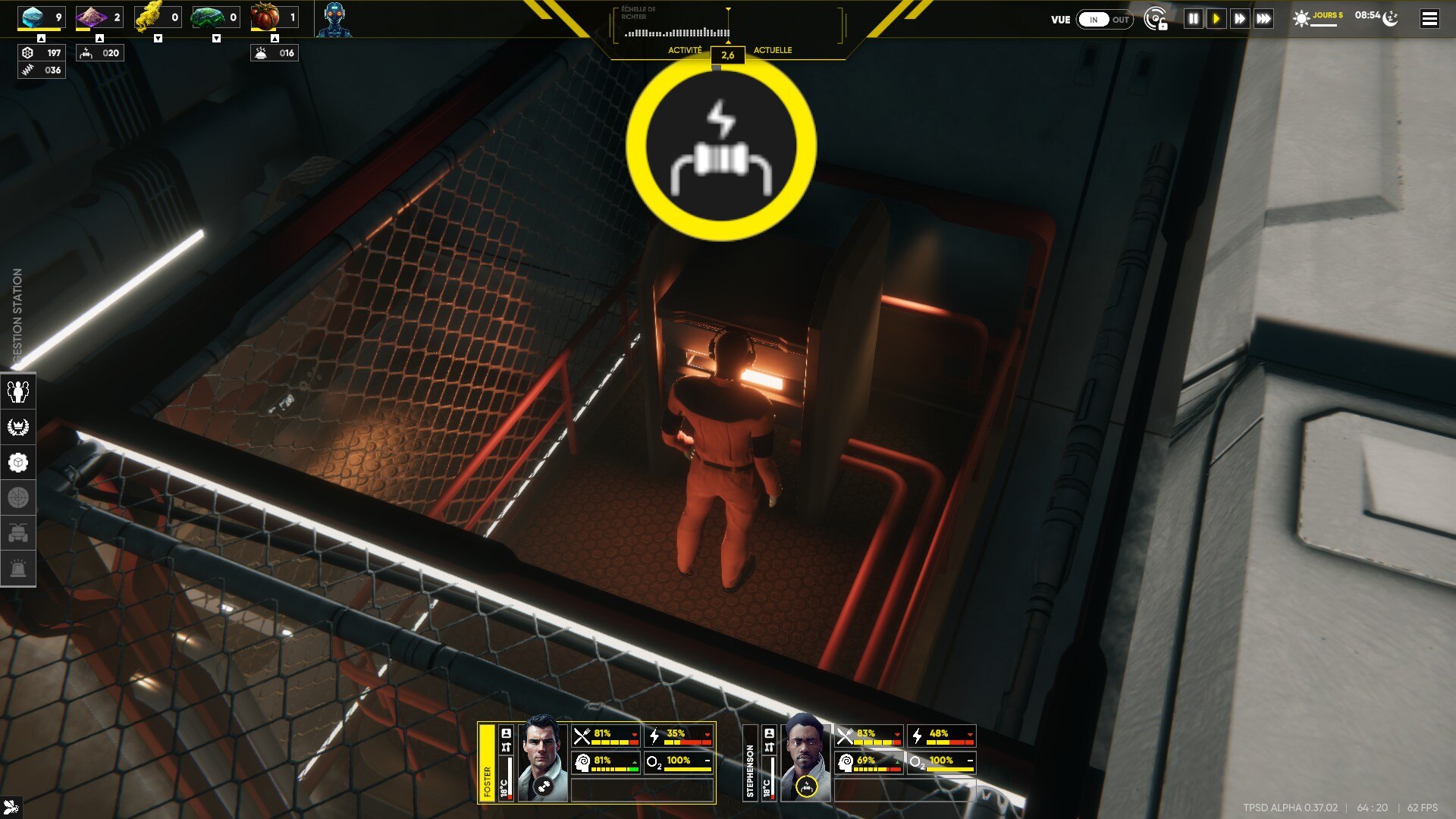Open the crew management panel
Viewport: 1456px width, 819px height.
(18, 391)
